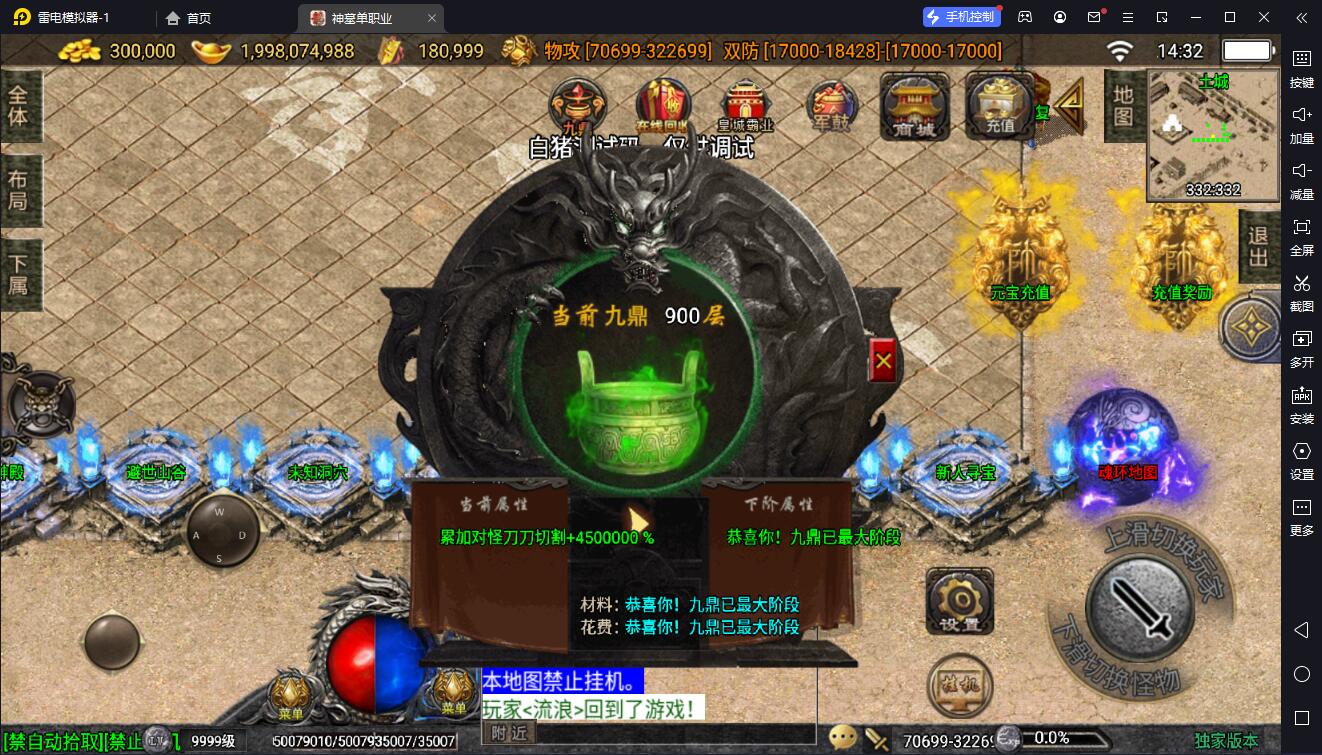Close the Nine Cauldrons panel
Image resolution: width=1322 pixels, height=755 pixels.
point(883,362)
